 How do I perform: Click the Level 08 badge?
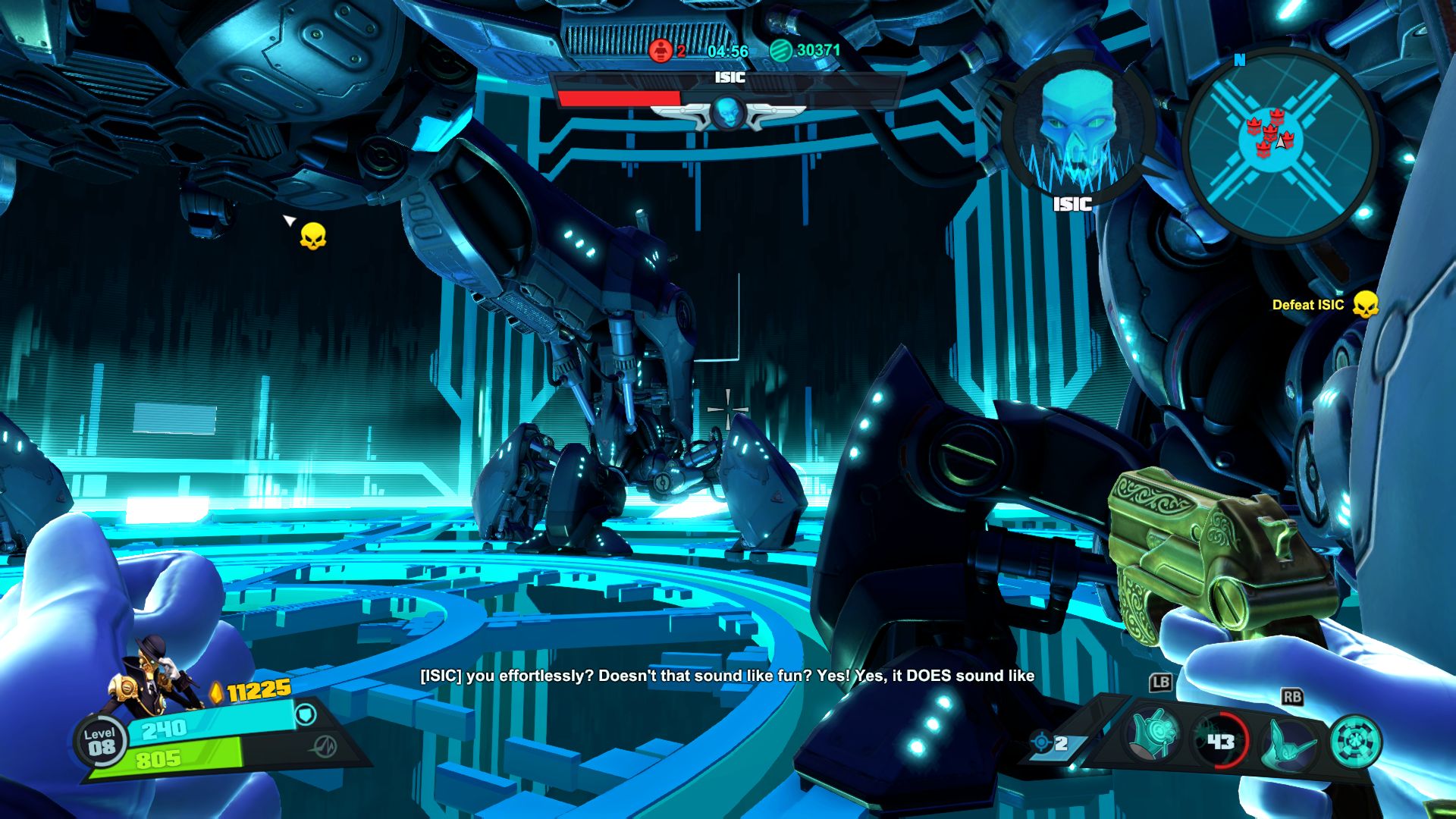point(100,741)
